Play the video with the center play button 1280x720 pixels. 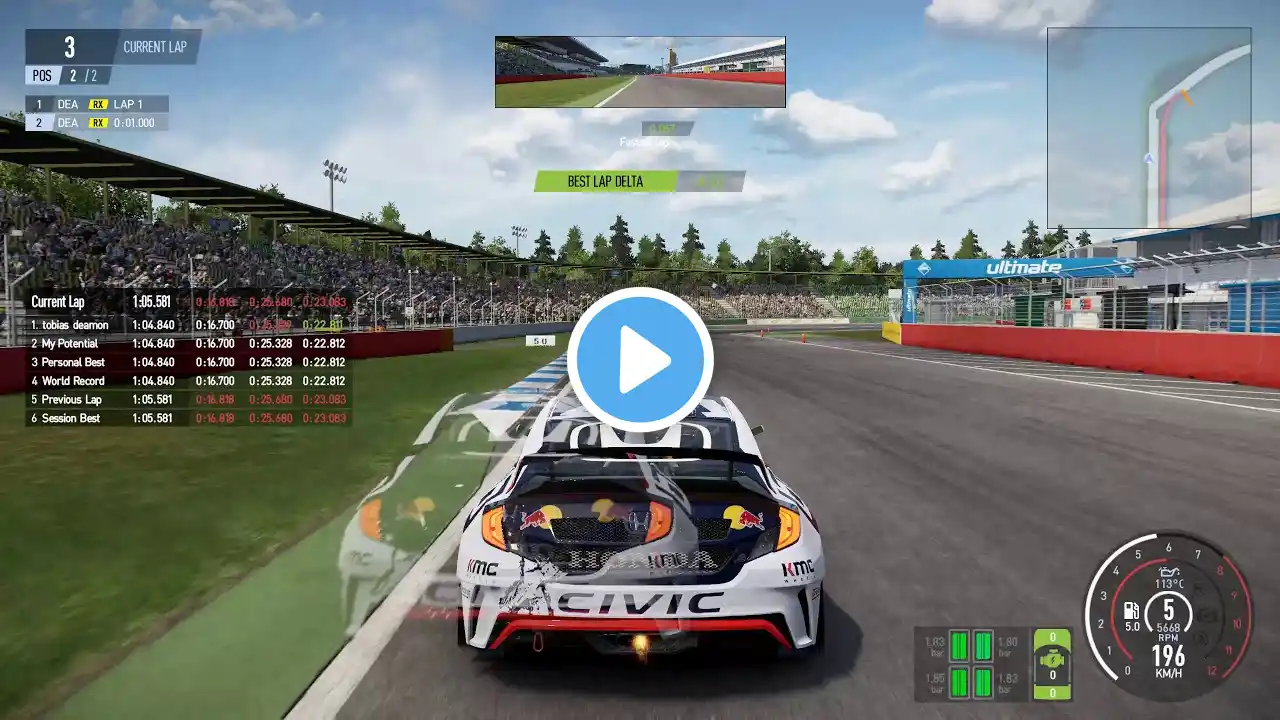(x=640, y=360)
